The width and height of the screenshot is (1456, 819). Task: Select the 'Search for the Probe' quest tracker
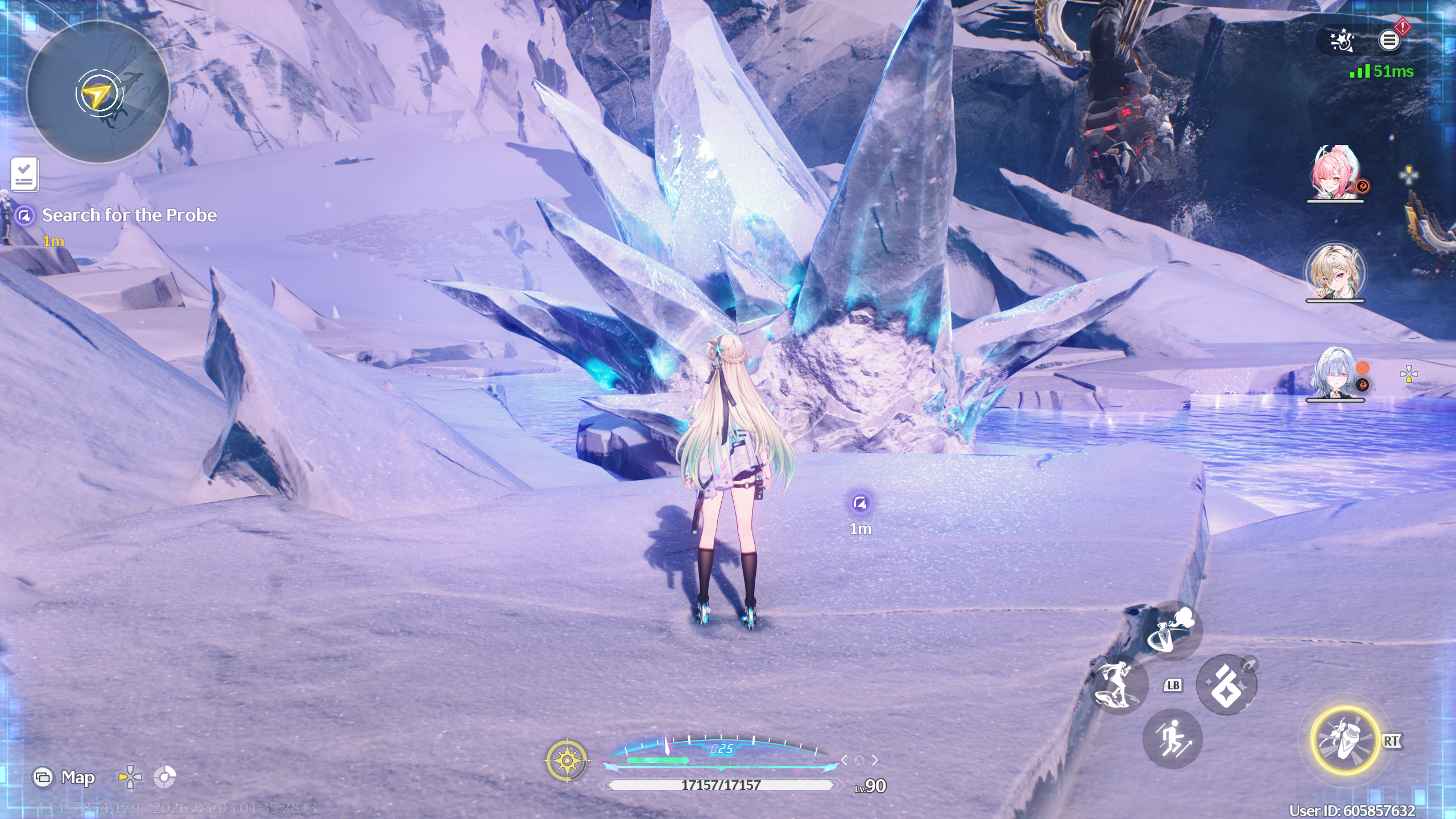click(x=129, y=216)
